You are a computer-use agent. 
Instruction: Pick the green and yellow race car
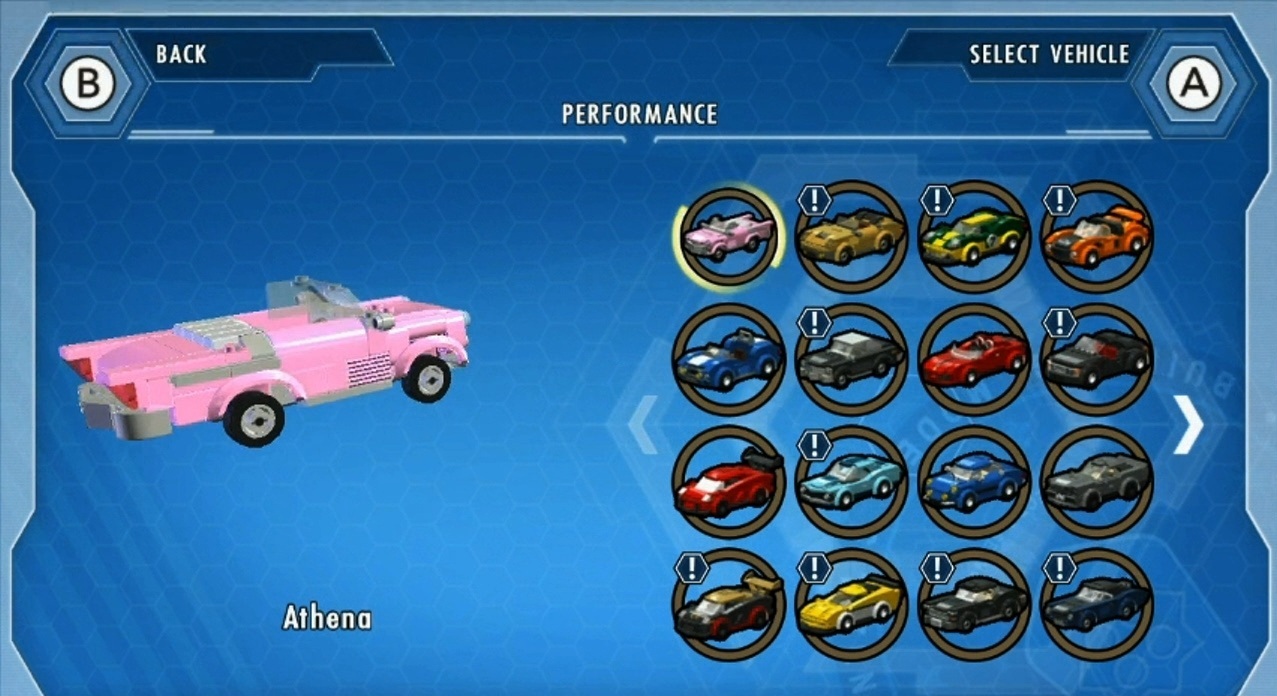click(974, 236)
